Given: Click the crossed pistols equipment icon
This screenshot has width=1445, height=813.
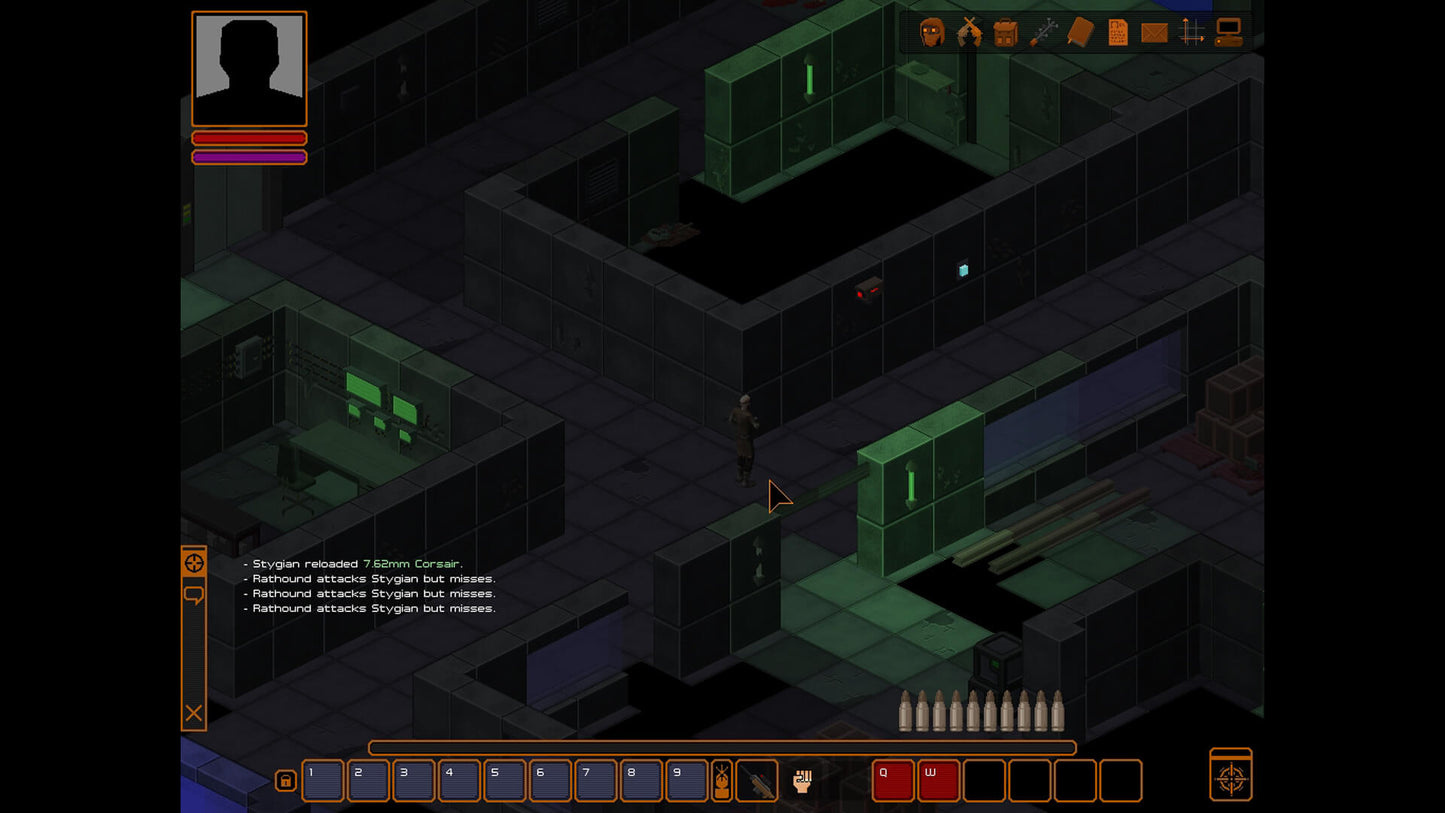Looking at the screenshot, I should pyautogui.click(x=968, y=33).
